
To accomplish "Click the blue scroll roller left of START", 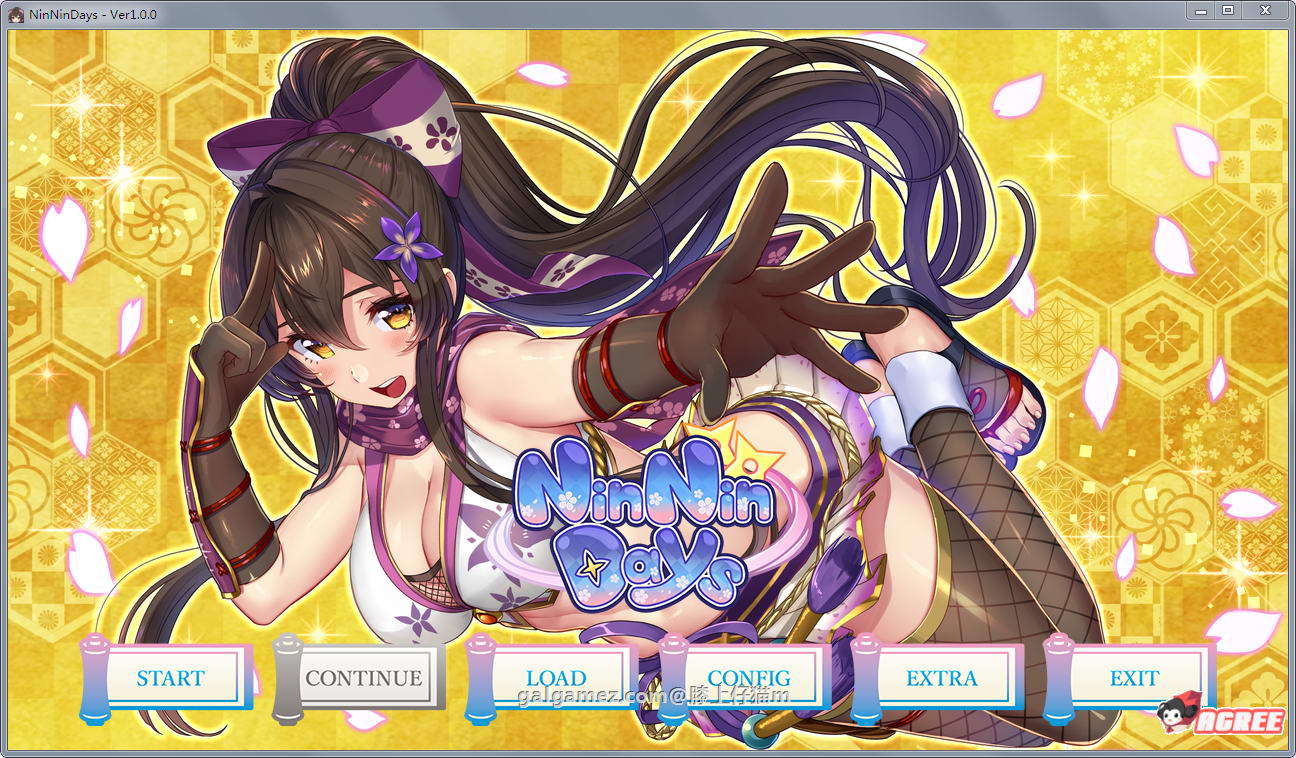I will [x=95, y=678].
